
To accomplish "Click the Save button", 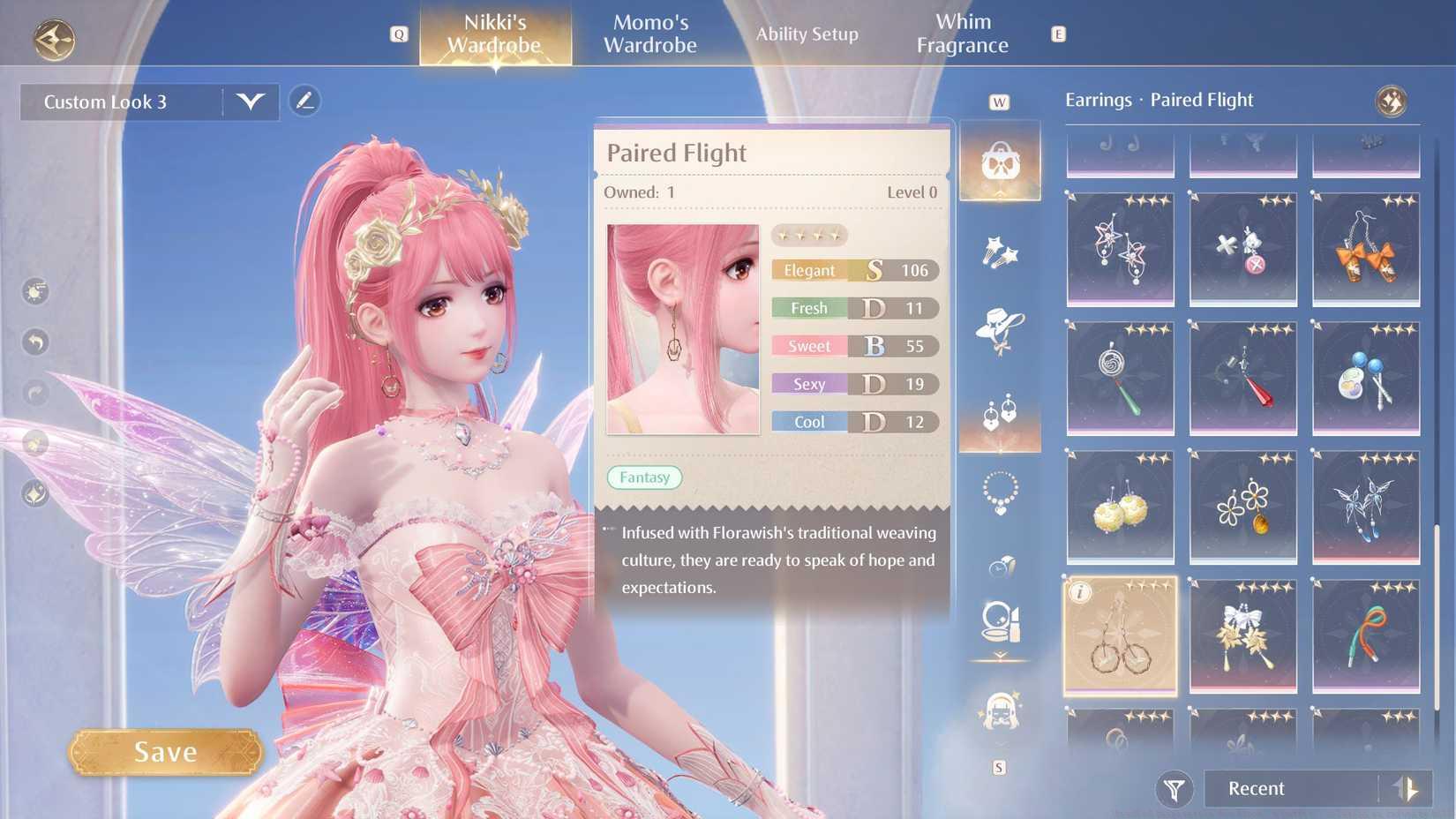I will tap(164, 751).
